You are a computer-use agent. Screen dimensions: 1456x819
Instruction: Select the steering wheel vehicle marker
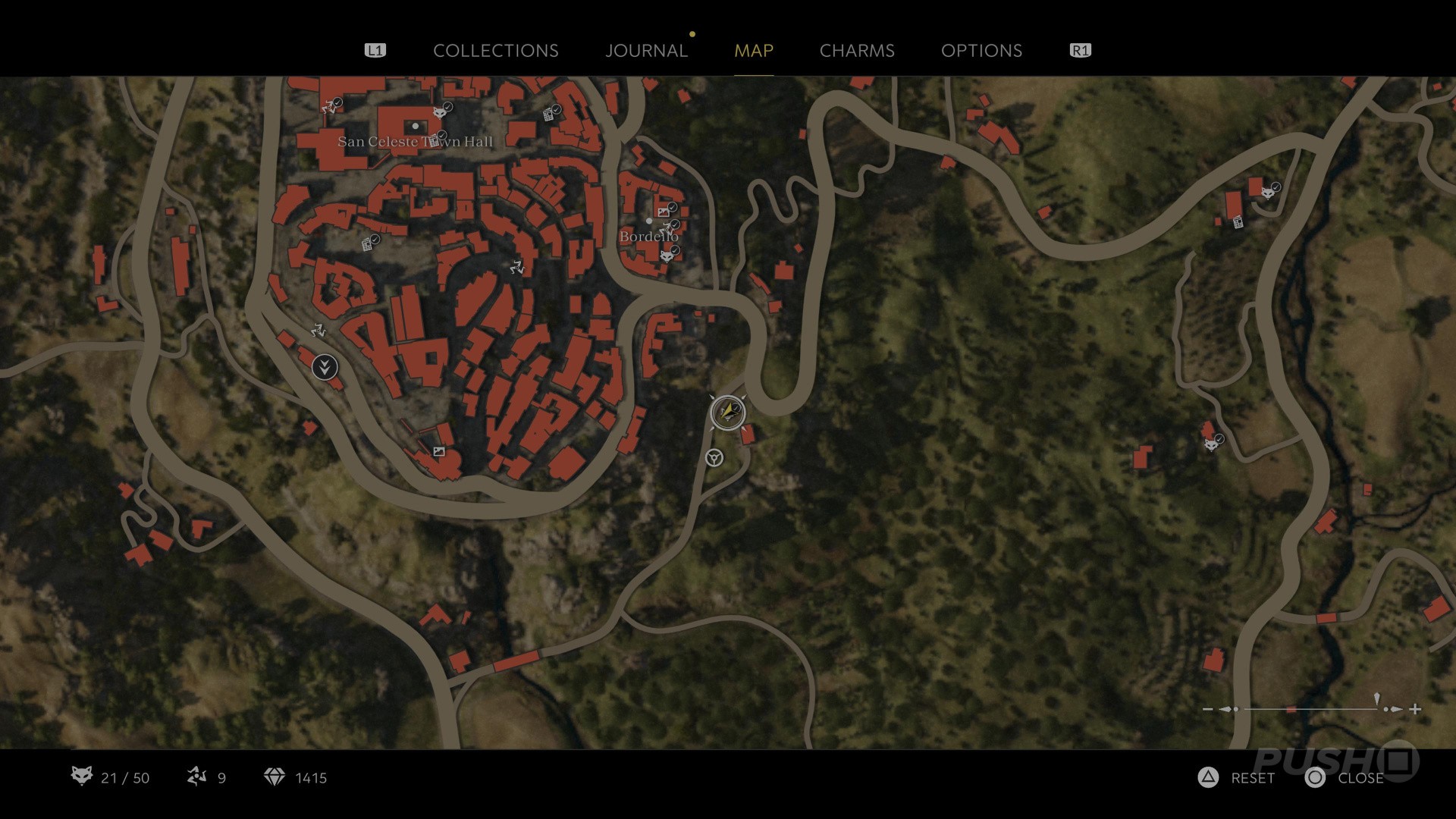(x=714, y=457)
